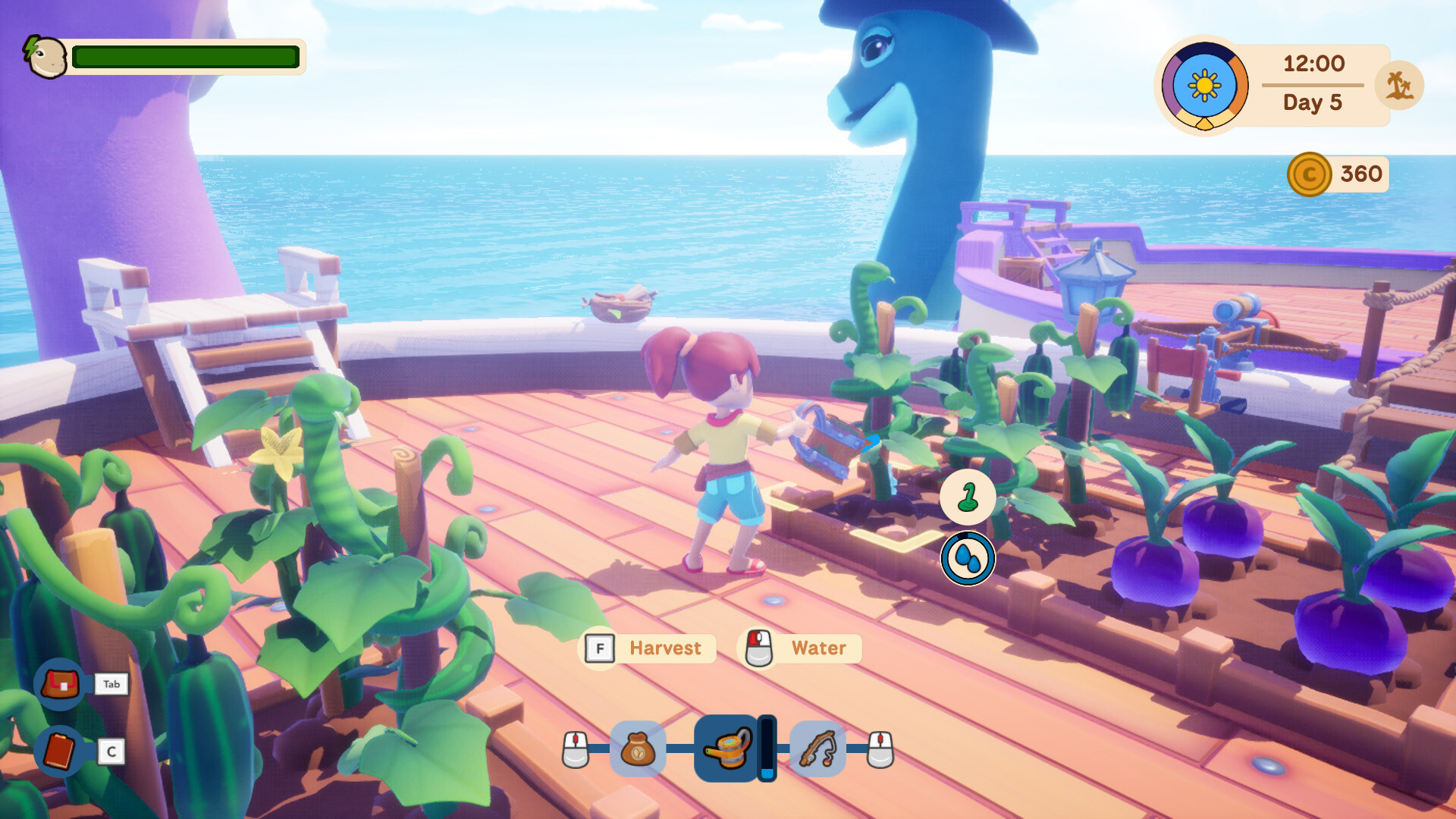
Task: Click the green health bar
Action: tap(184, 56)
